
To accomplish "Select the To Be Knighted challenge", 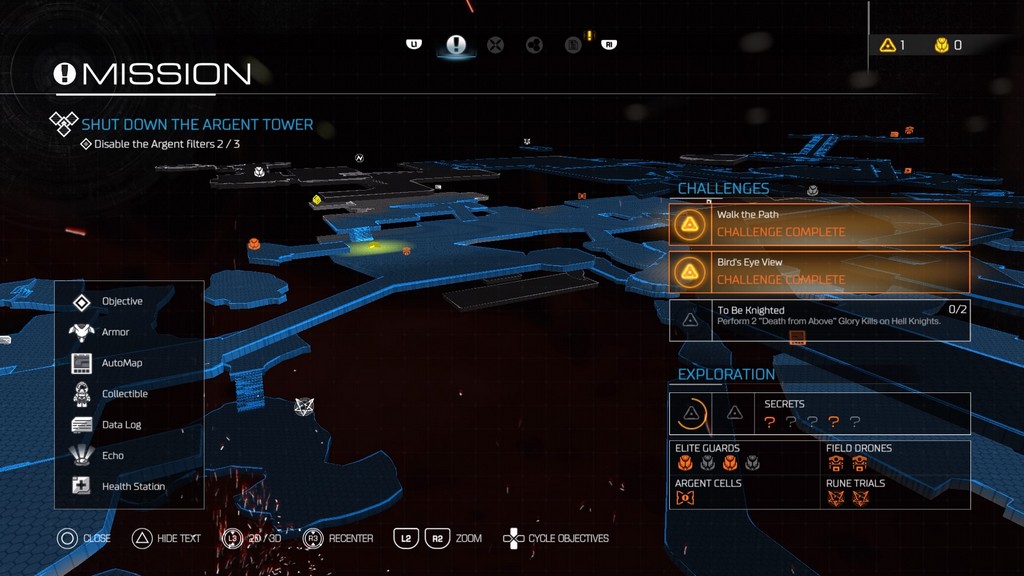I will [x=819, y=320].
